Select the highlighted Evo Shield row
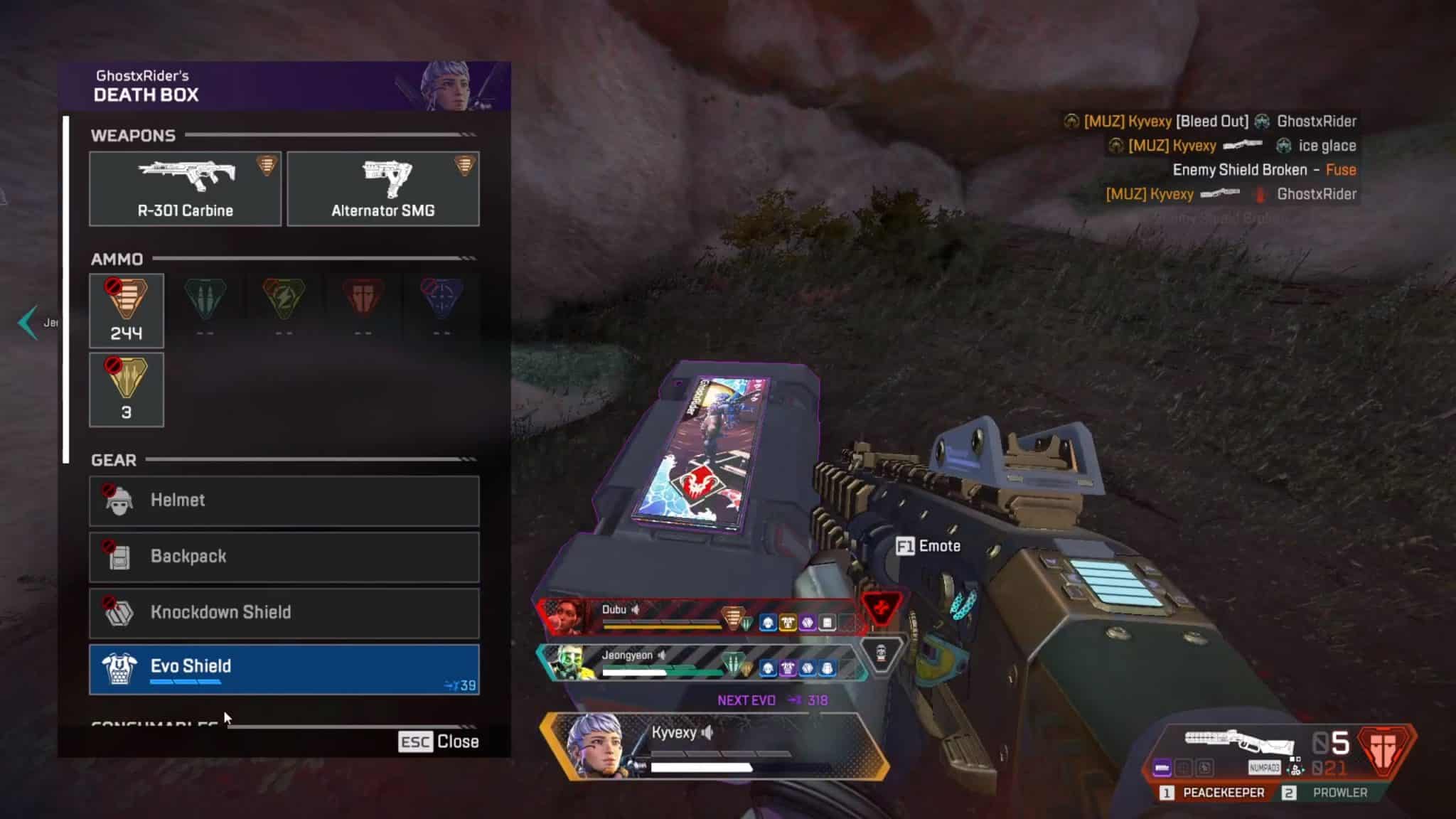The width and height of the screenshot is (1456, 819). pos(284,667)
